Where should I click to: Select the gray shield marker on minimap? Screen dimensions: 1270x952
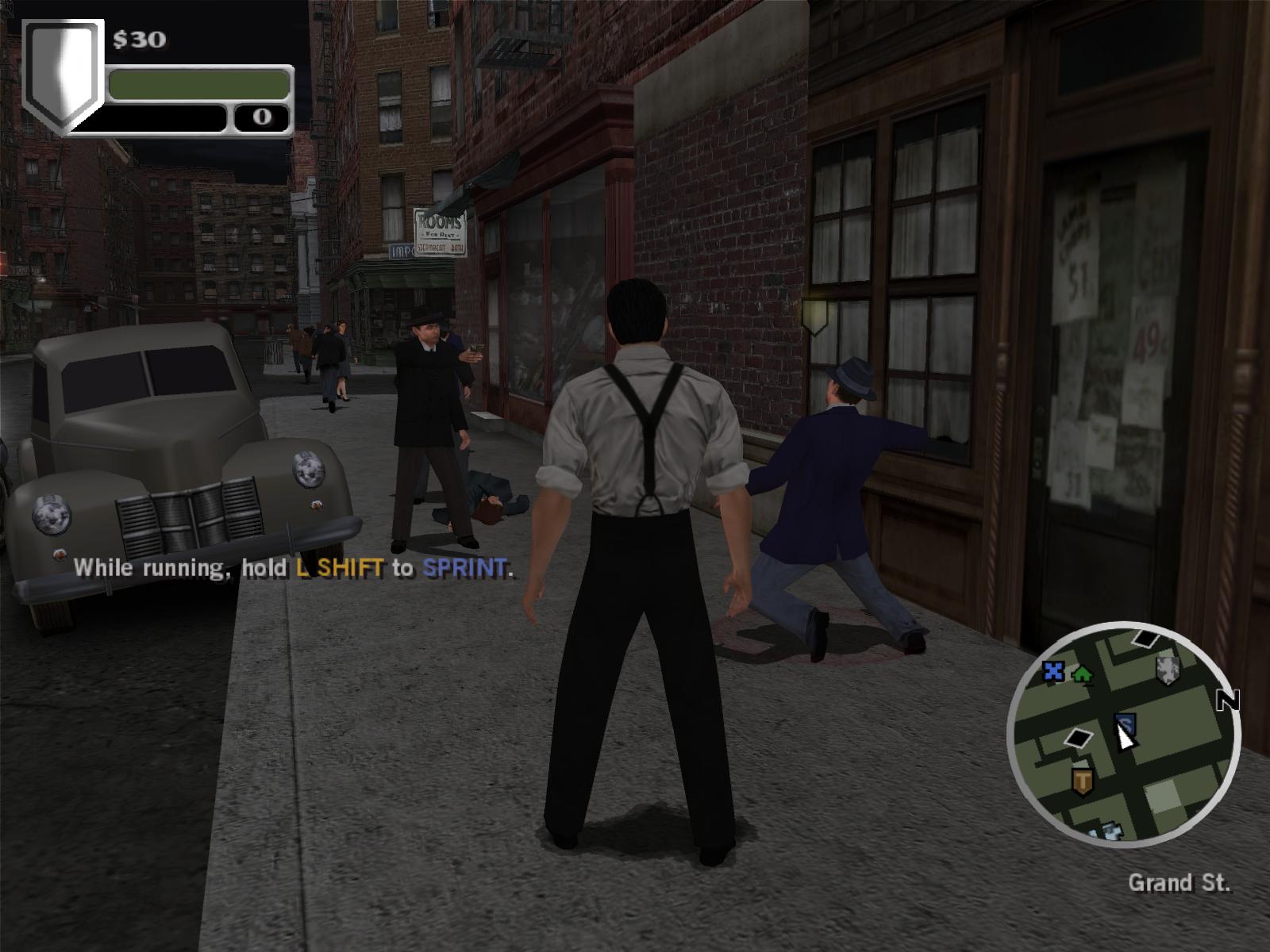point(1168,669)
